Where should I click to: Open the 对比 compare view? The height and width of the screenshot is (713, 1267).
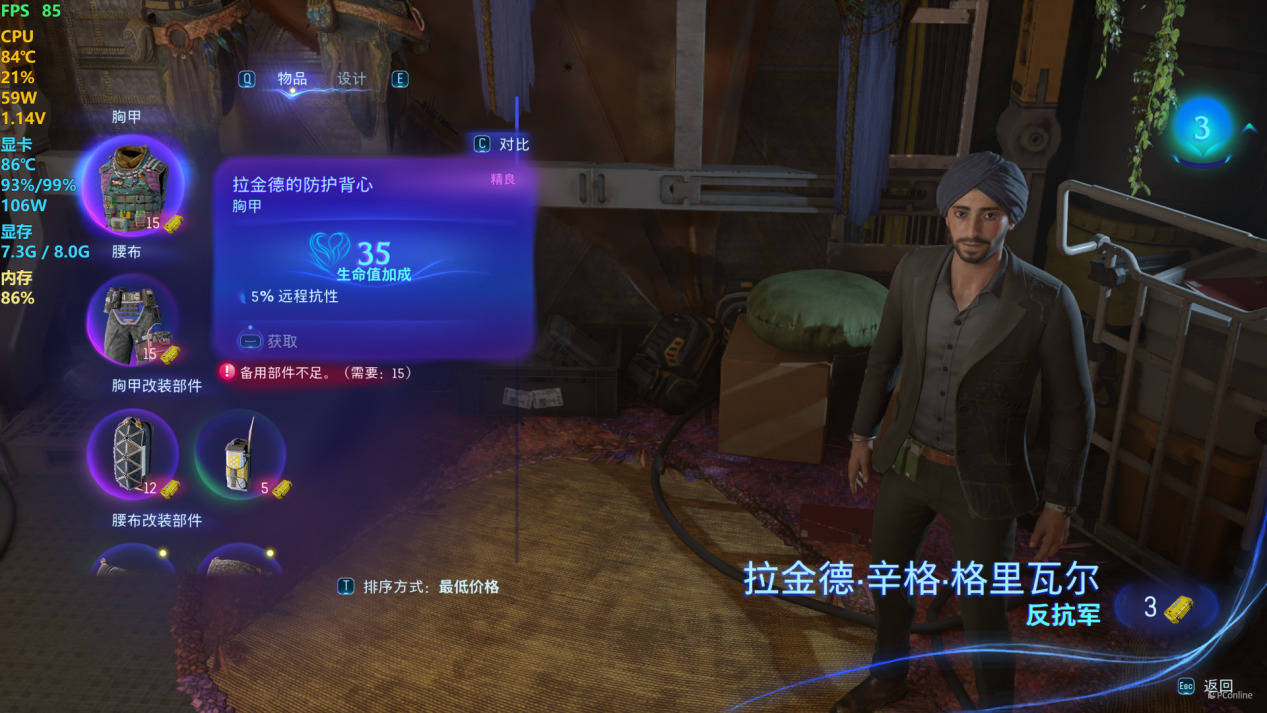pyautogui.click(x=503, y=144)
